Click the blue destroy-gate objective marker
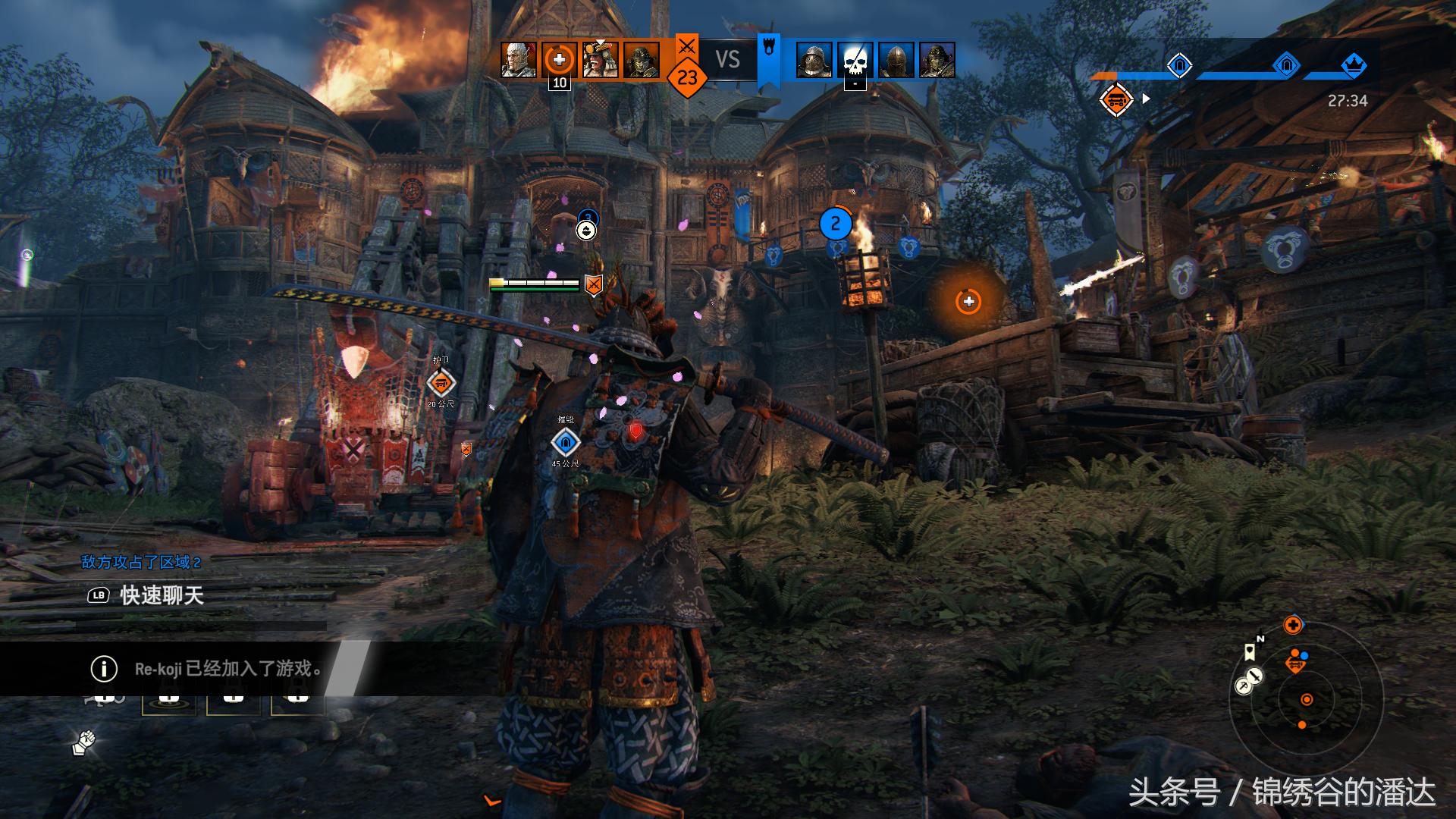 565,442
